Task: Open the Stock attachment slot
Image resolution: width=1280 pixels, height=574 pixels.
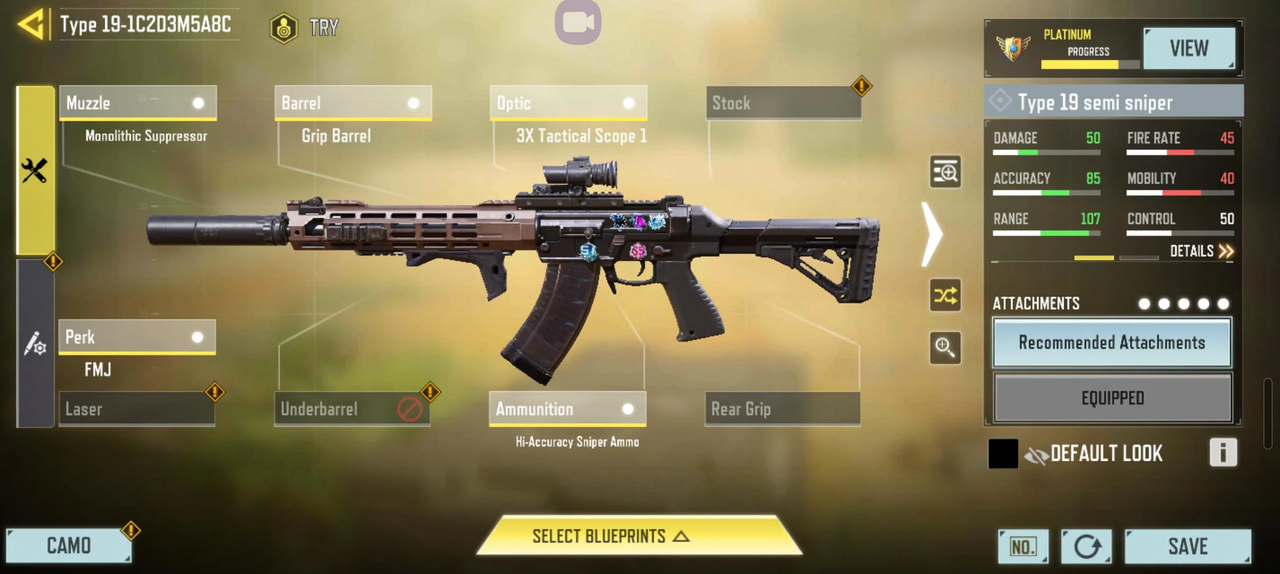Action: point(783,103)
